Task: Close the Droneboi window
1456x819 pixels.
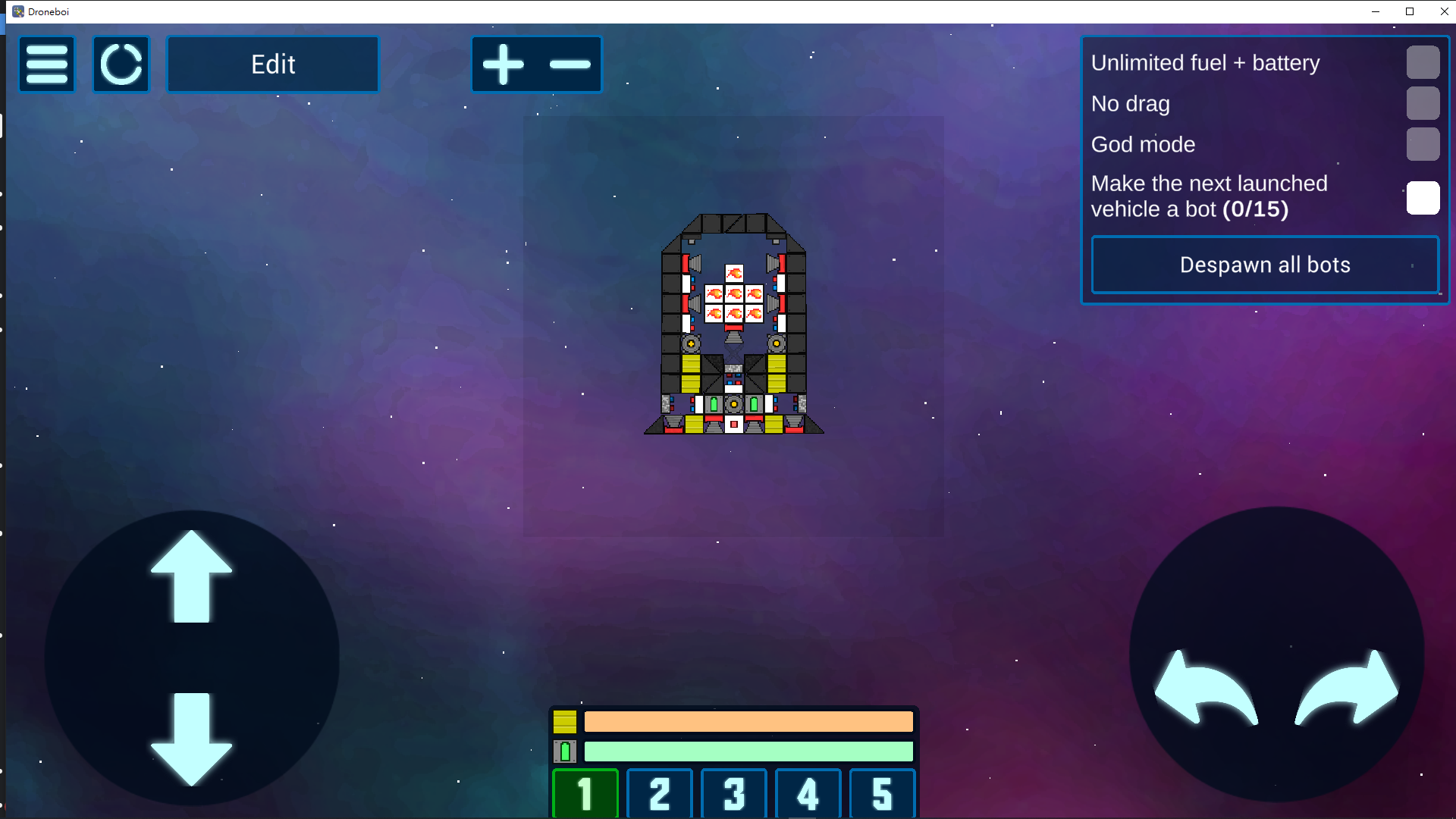Action: coord(1444,11)
